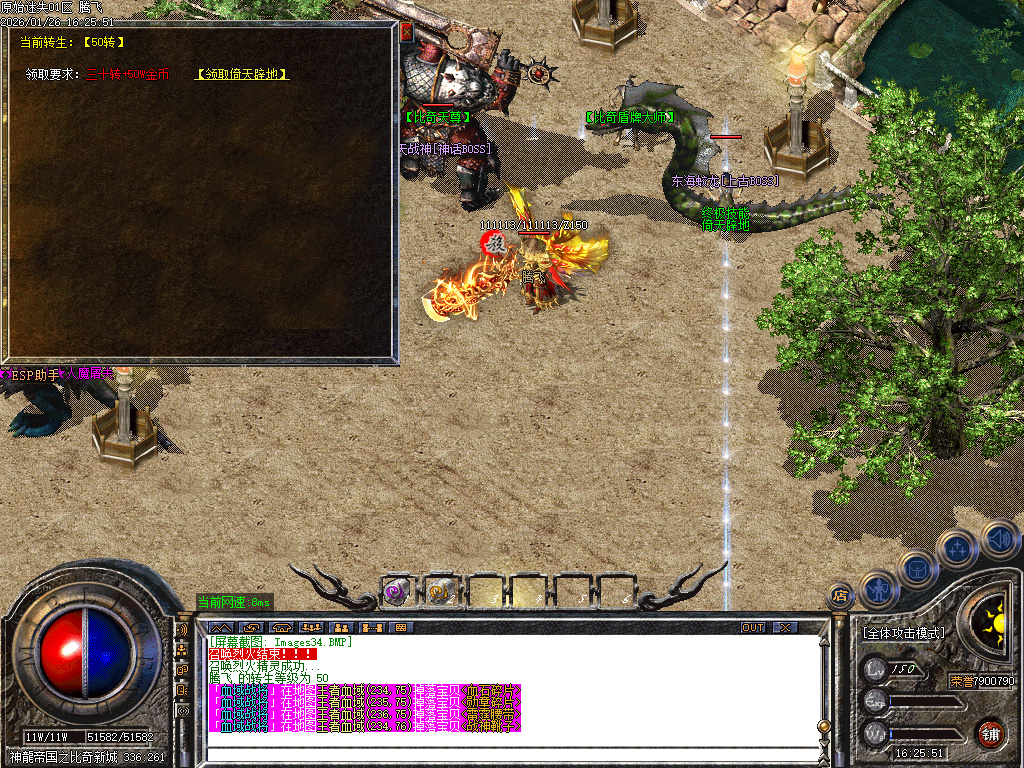This screenshot has width=1024, height=768.
Task: Open the skills sparkle round icon
Action: (x=957, y=549)
